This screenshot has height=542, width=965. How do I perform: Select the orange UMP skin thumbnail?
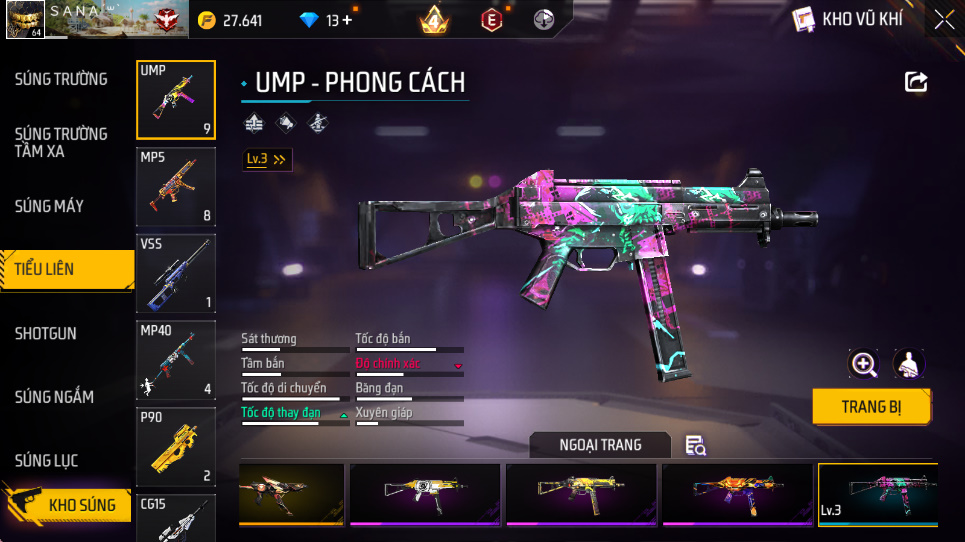[x=737, y=494]
